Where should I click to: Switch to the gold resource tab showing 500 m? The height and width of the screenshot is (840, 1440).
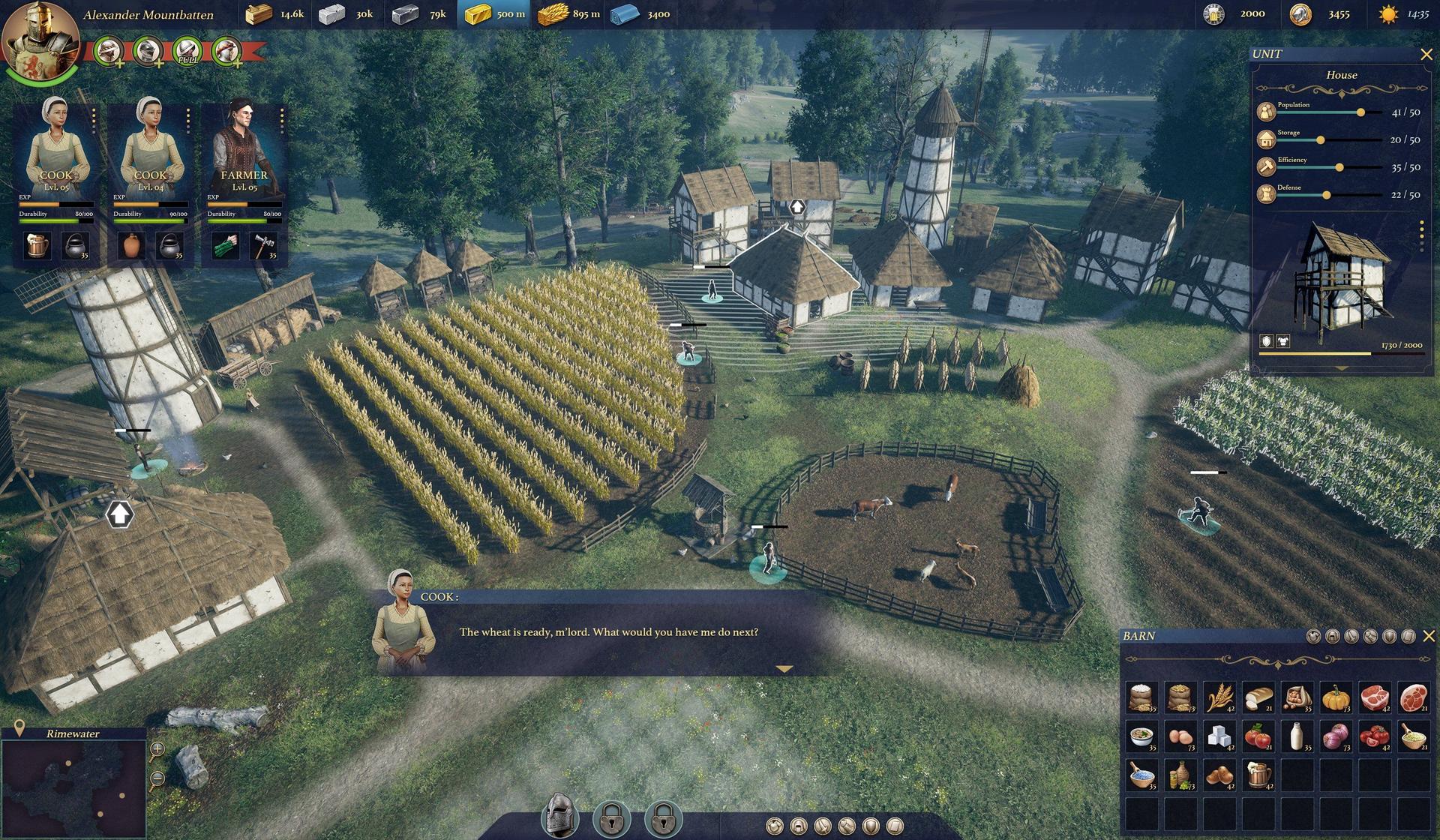coord(495,13)
